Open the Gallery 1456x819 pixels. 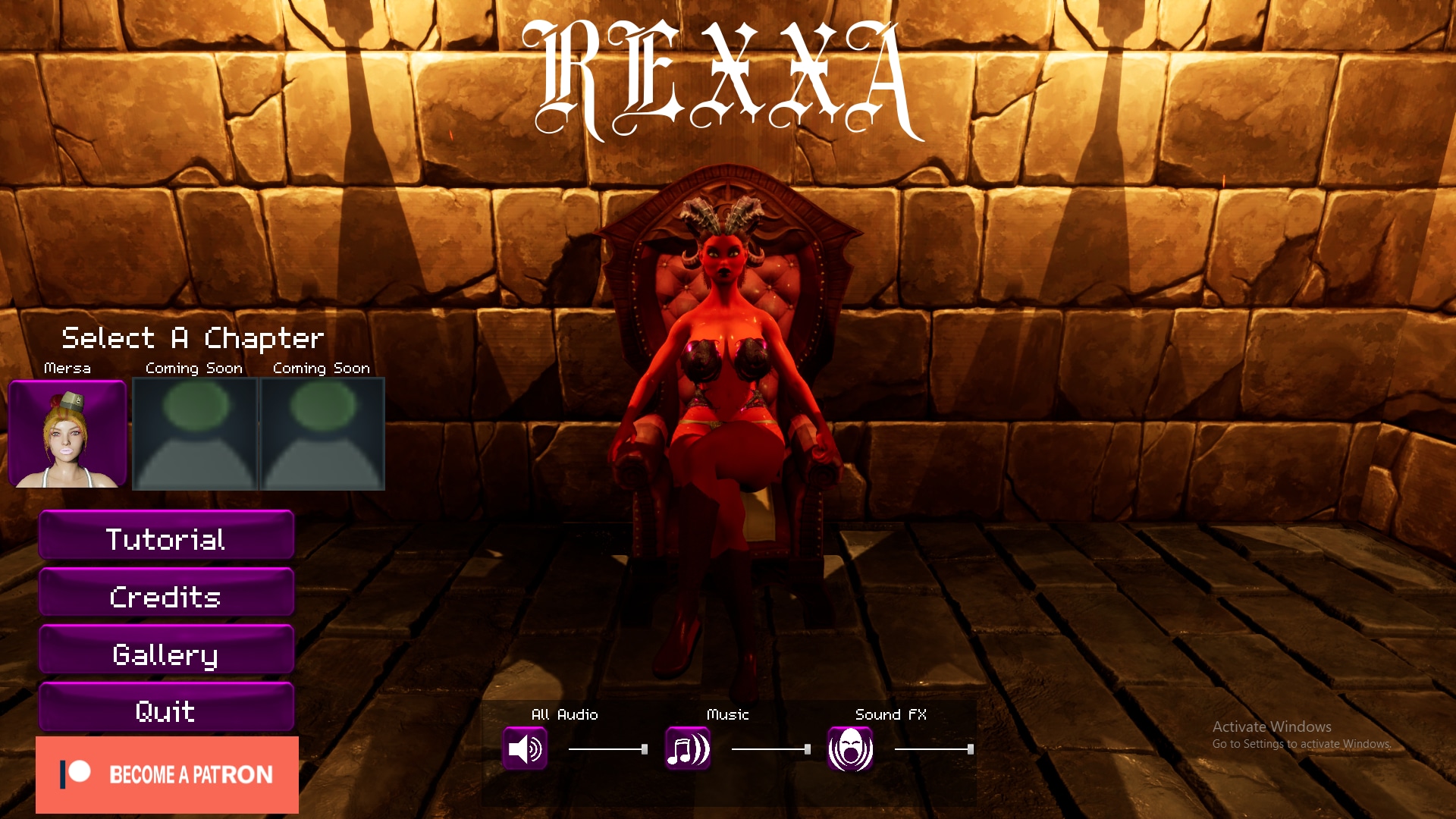pyautogui.click(x=166, y=654)
